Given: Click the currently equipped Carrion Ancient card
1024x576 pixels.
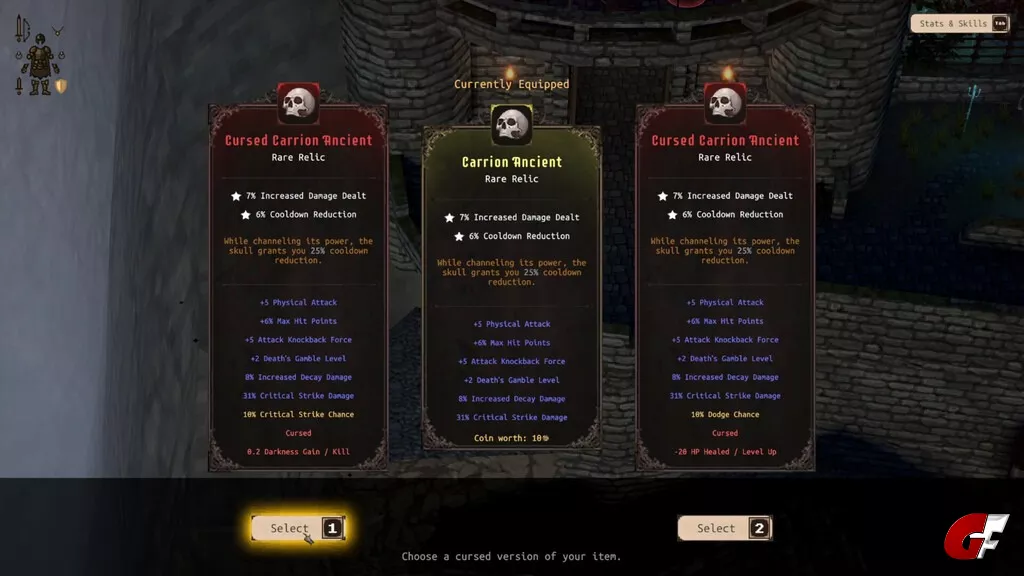Looking at the screenshot, I should coord(511,290).
